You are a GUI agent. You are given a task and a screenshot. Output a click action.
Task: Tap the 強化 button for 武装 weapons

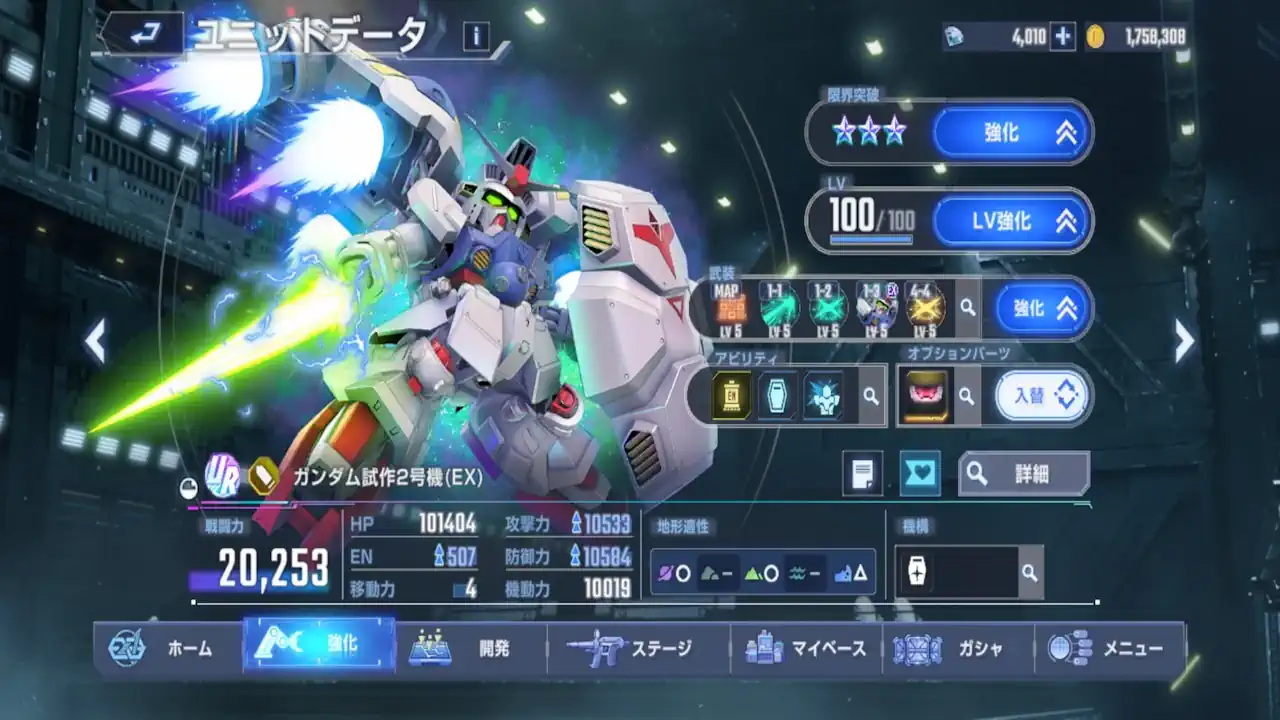click(1042, 307)
